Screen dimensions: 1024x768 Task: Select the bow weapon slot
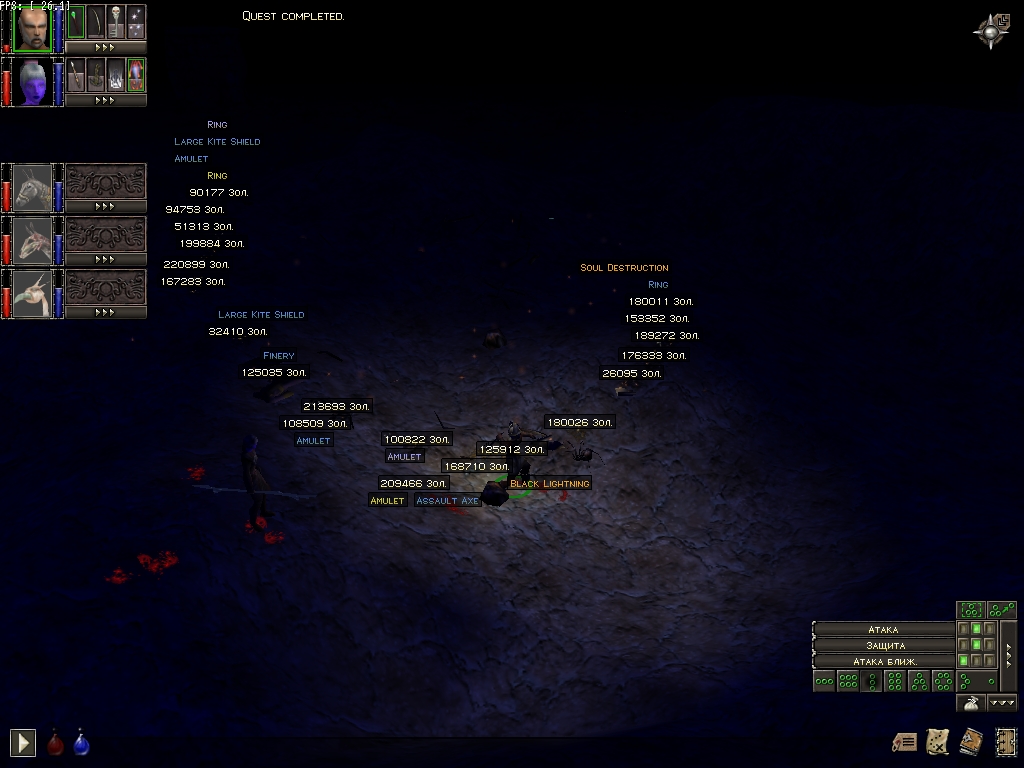[96, 22]
